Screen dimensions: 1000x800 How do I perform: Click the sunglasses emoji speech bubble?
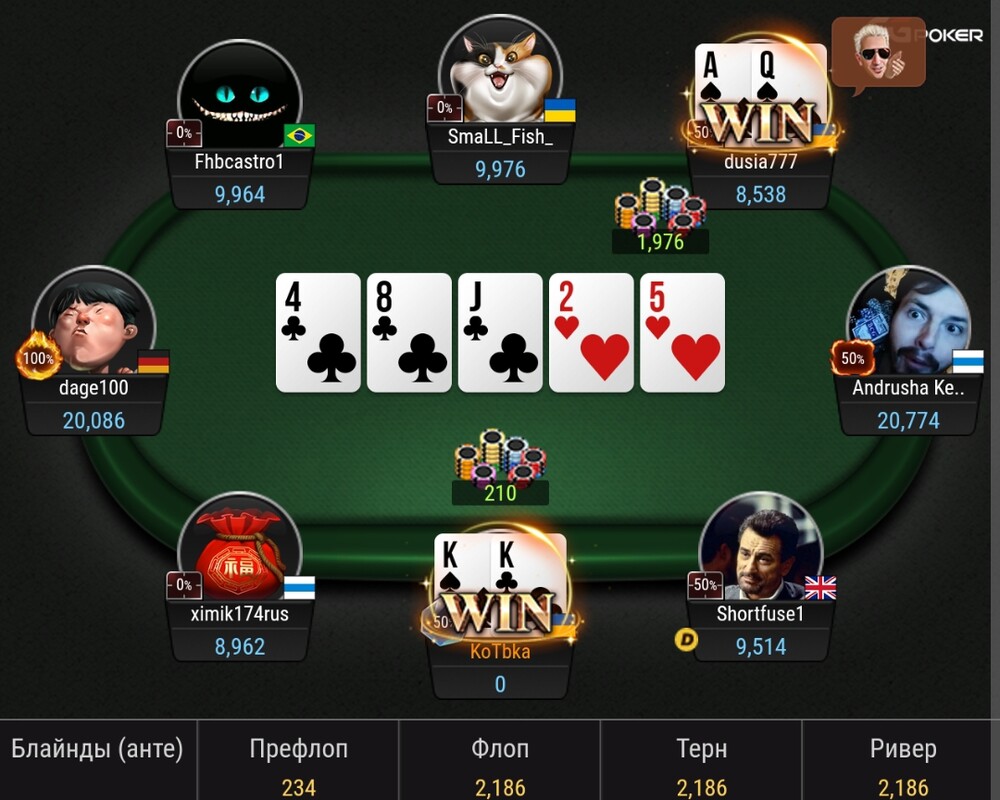[878, 52]
